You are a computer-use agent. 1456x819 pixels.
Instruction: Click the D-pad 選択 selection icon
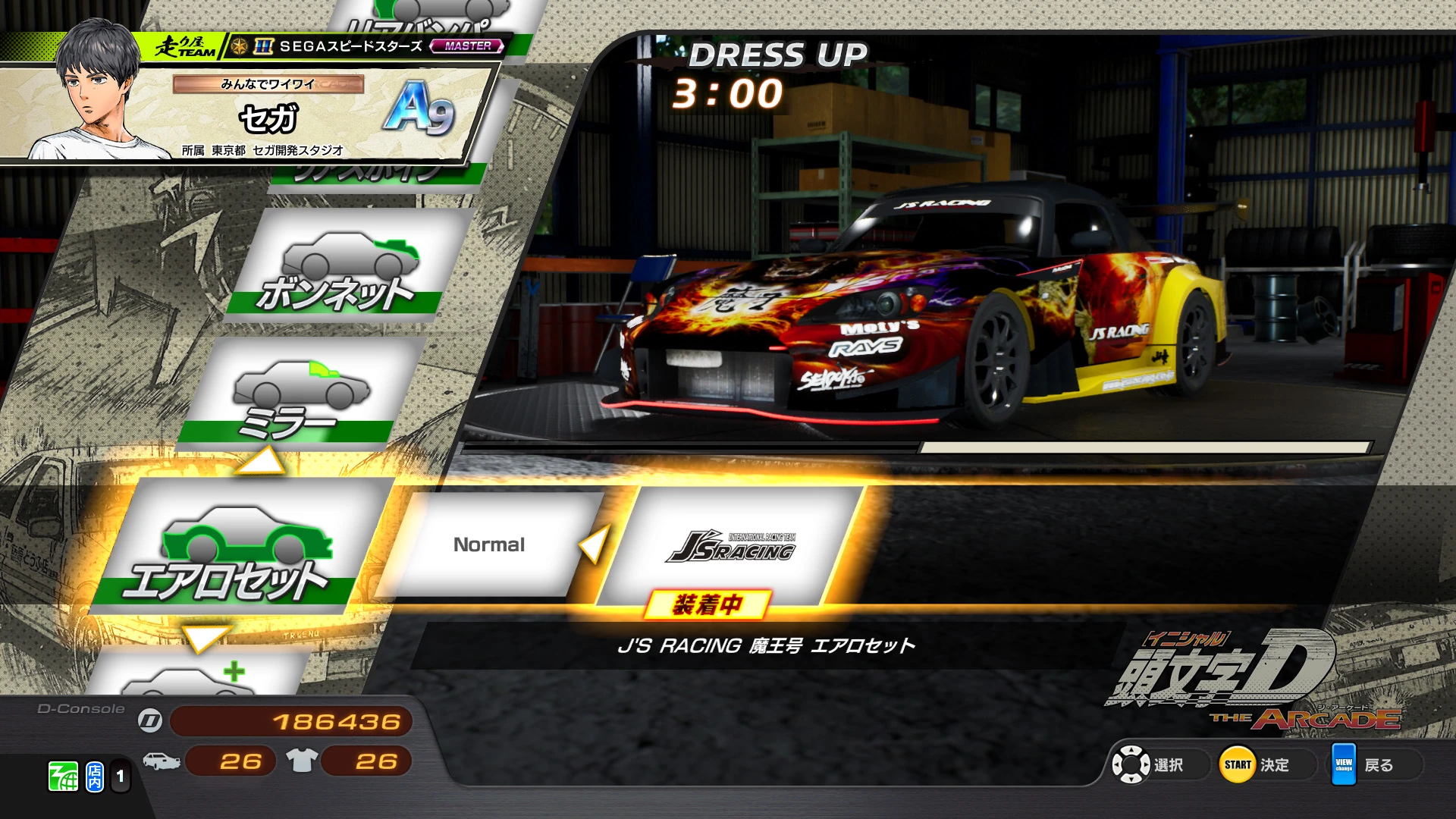point(1131,764)
